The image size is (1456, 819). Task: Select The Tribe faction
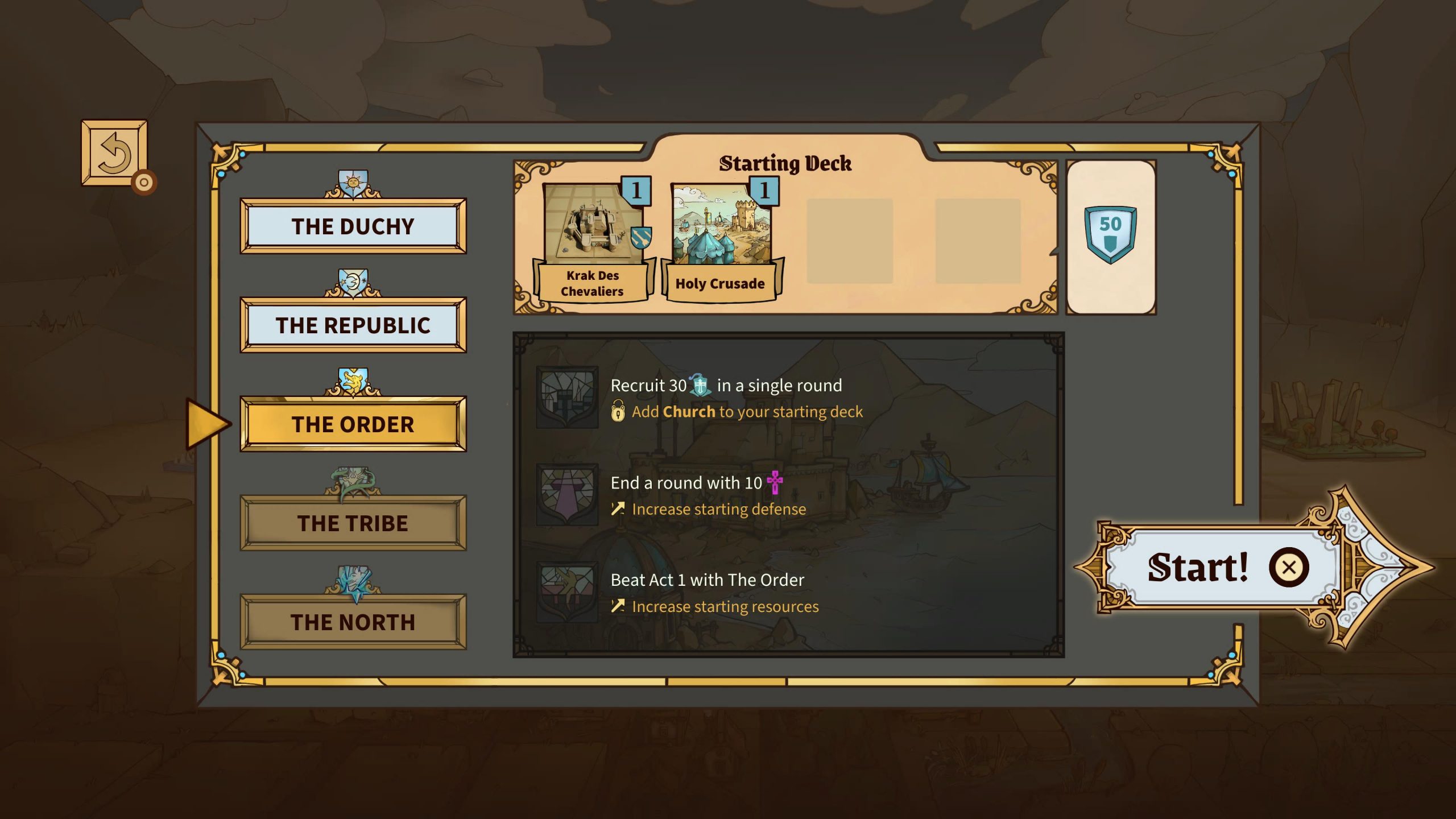click(x=353, y=523)
